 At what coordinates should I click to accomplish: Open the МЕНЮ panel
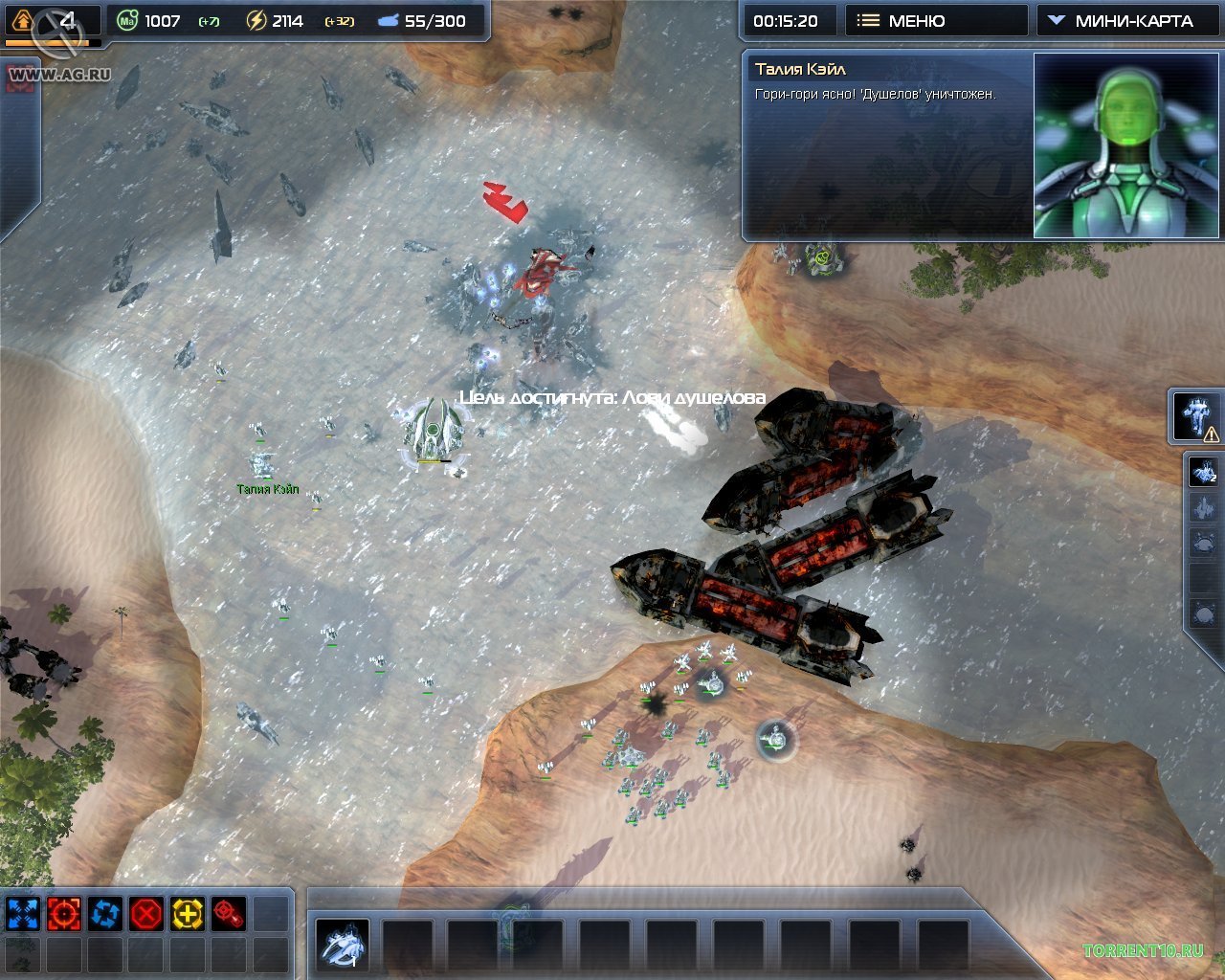click(x=936, y=20)
